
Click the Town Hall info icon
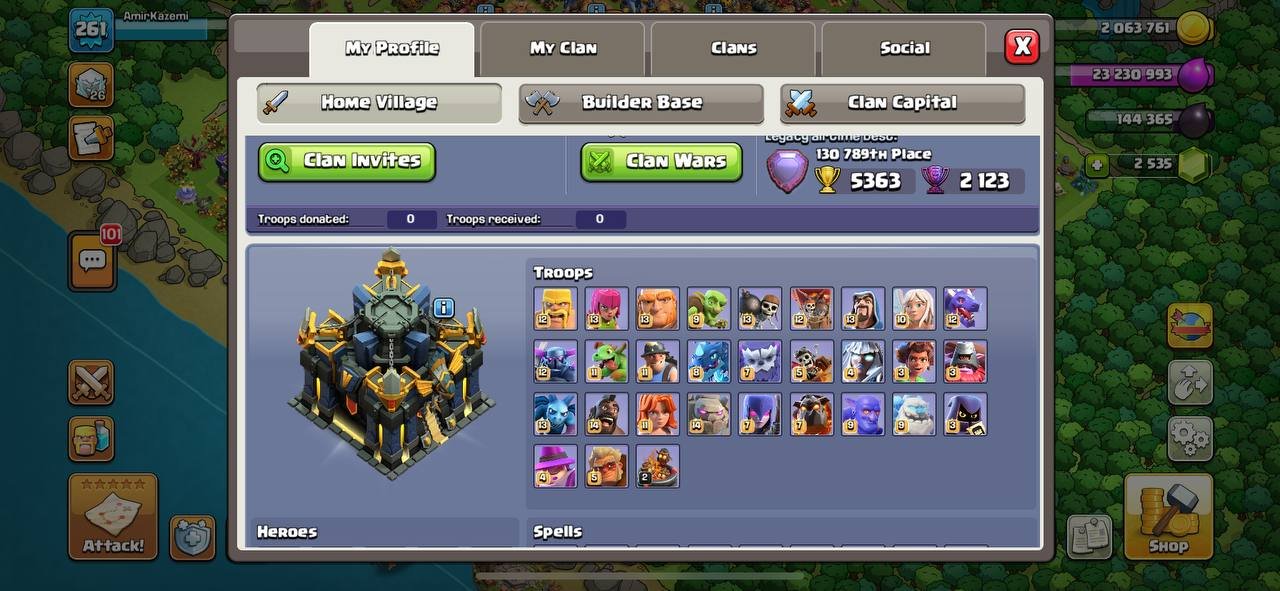click(x=444, y=308)
